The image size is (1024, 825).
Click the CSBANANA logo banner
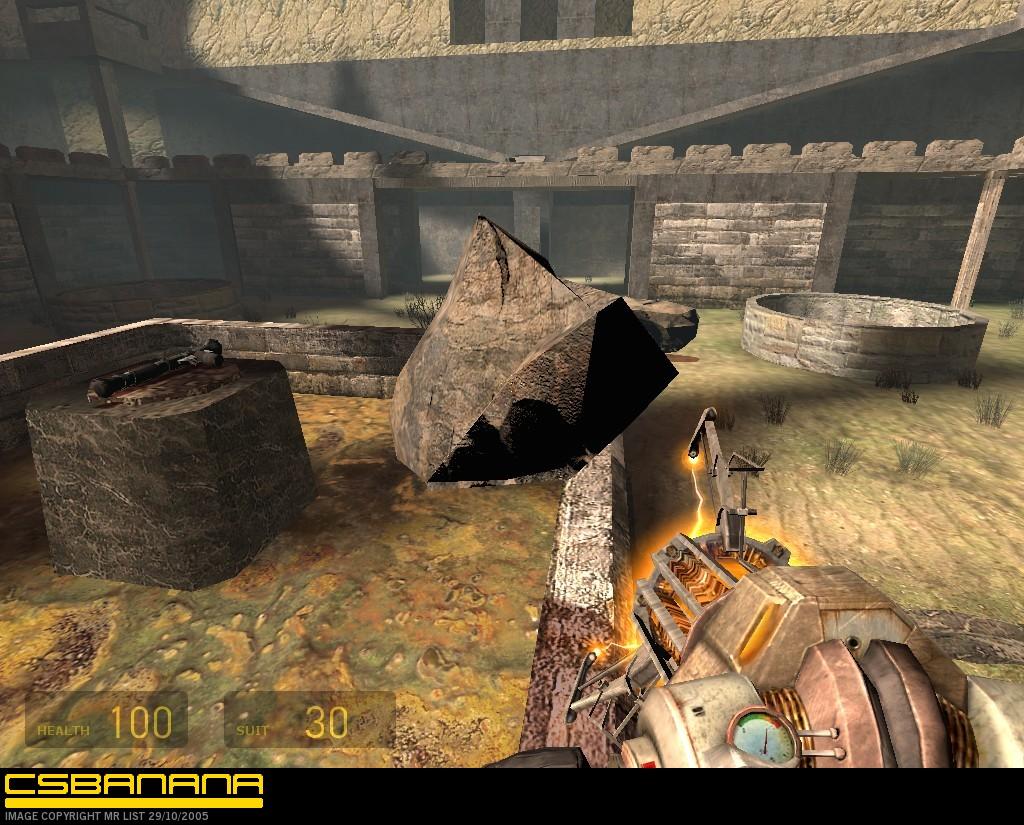pos(133,787)
